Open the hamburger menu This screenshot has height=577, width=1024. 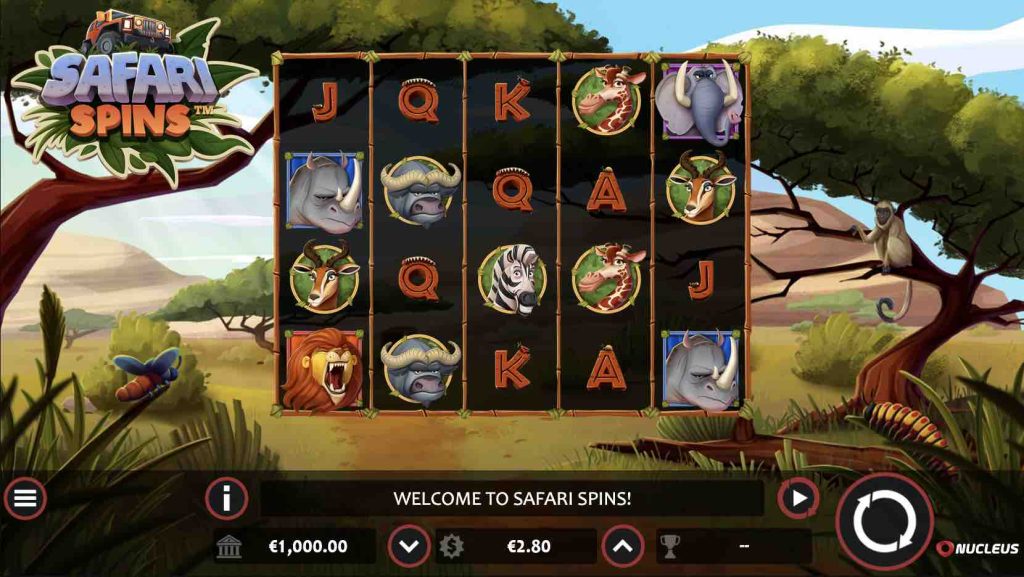pyautogui.click(x=25, y=498)
